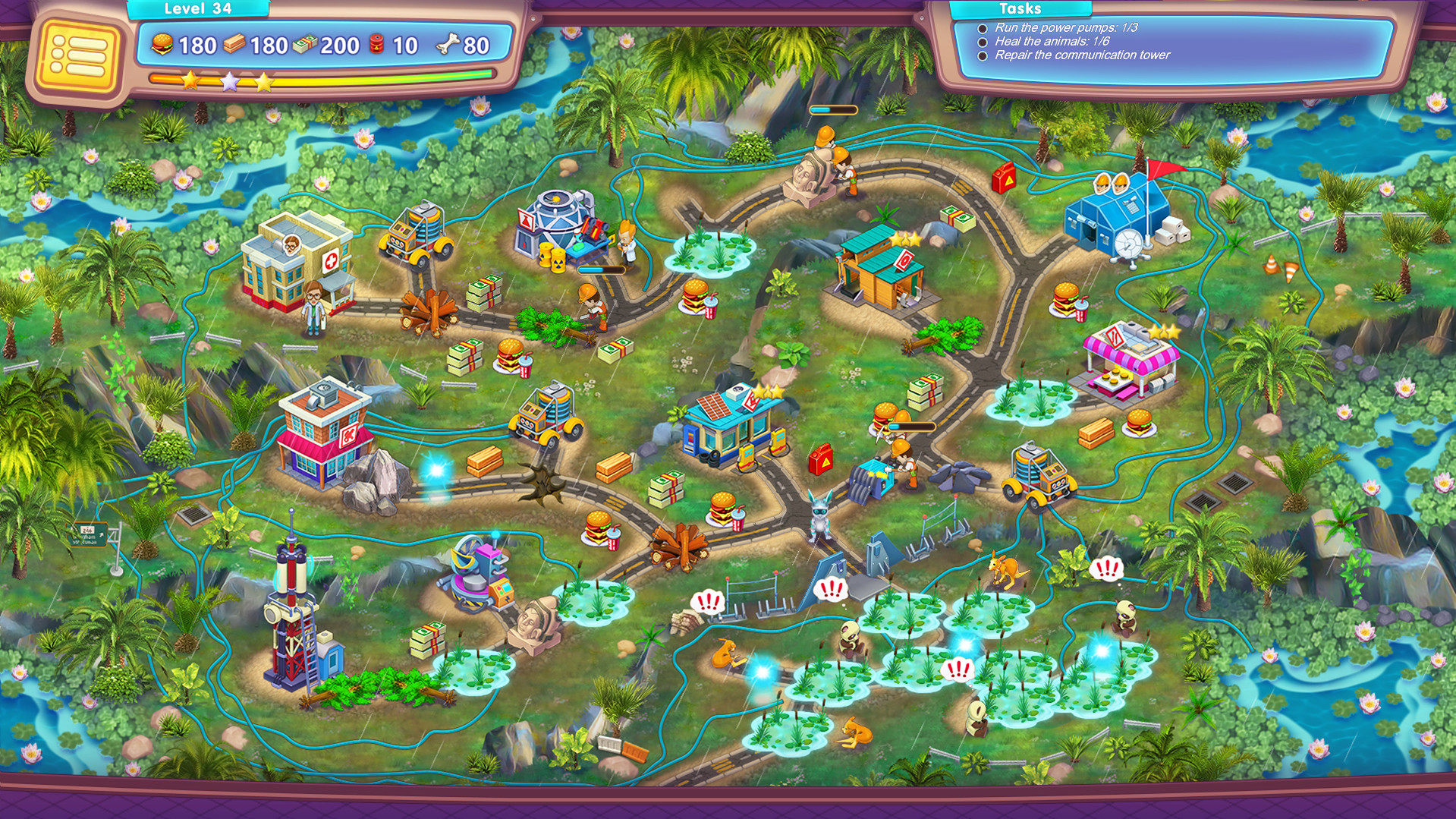
Task: Click the burger food resource icon
Action: pos(162,45)
